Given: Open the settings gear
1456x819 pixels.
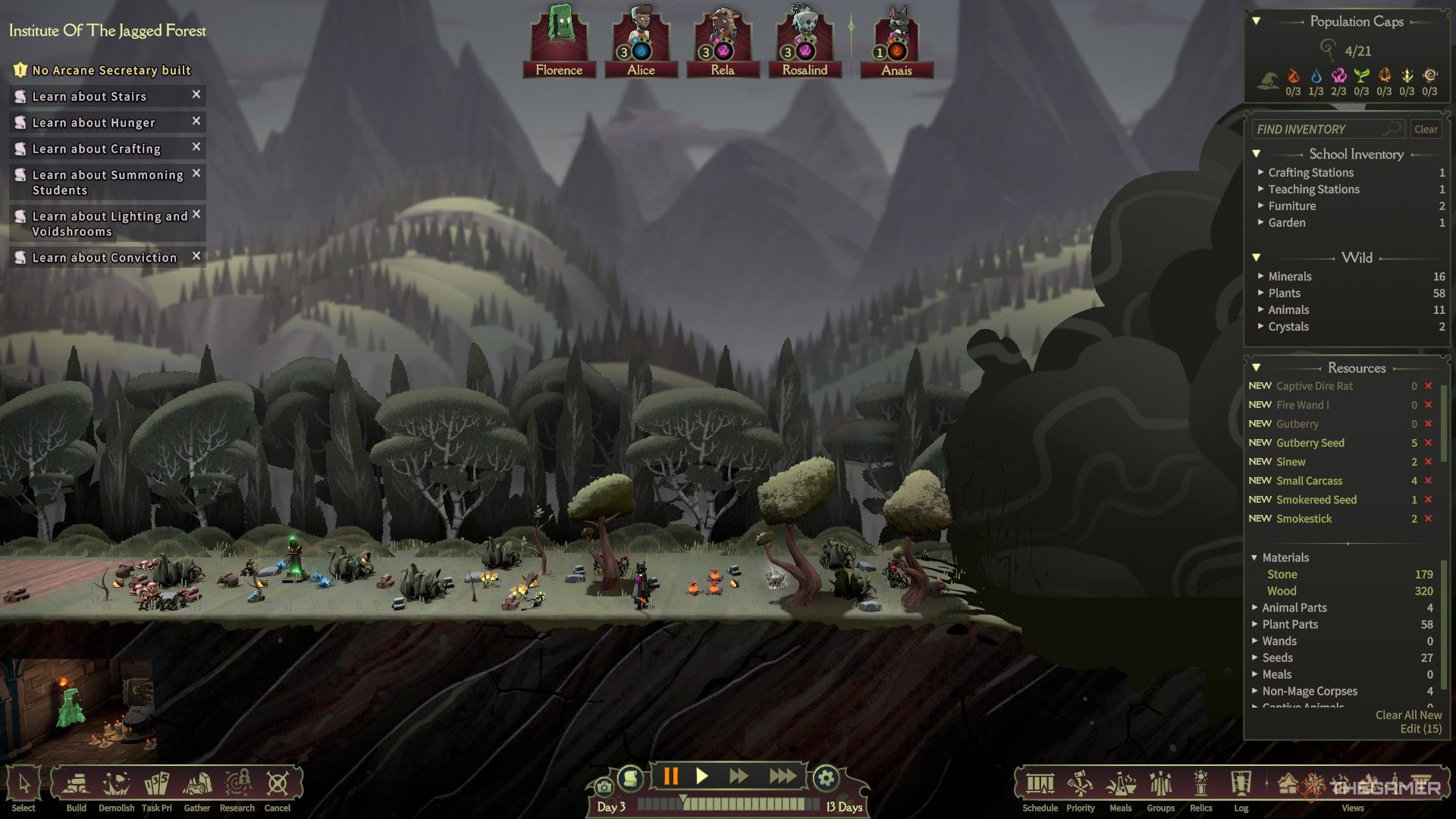Looking at the screenshot, I should point(826,778).
